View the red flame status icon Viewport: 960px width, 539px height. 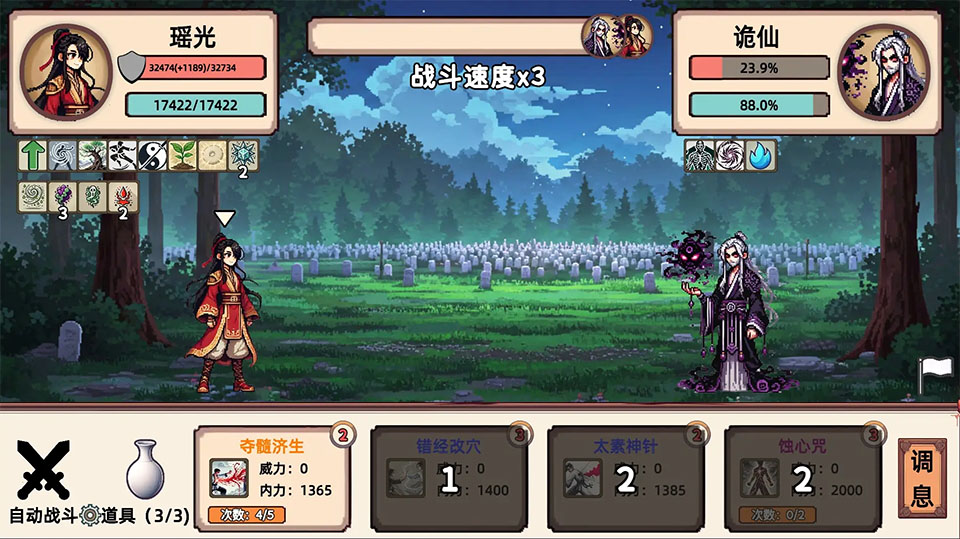(123, 195)
